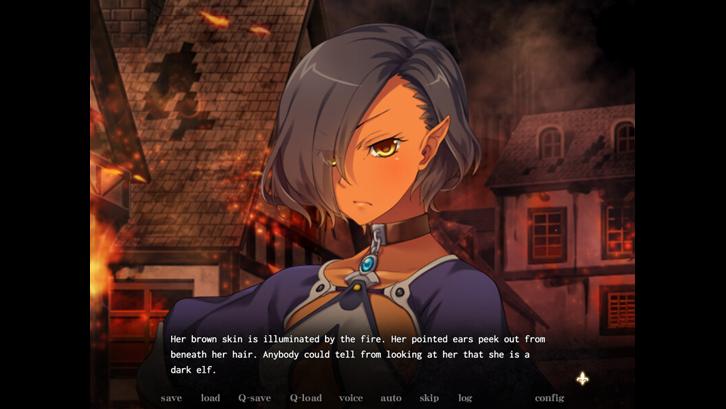
Task: Quick save with Q-save
Action: click(254, 398)
